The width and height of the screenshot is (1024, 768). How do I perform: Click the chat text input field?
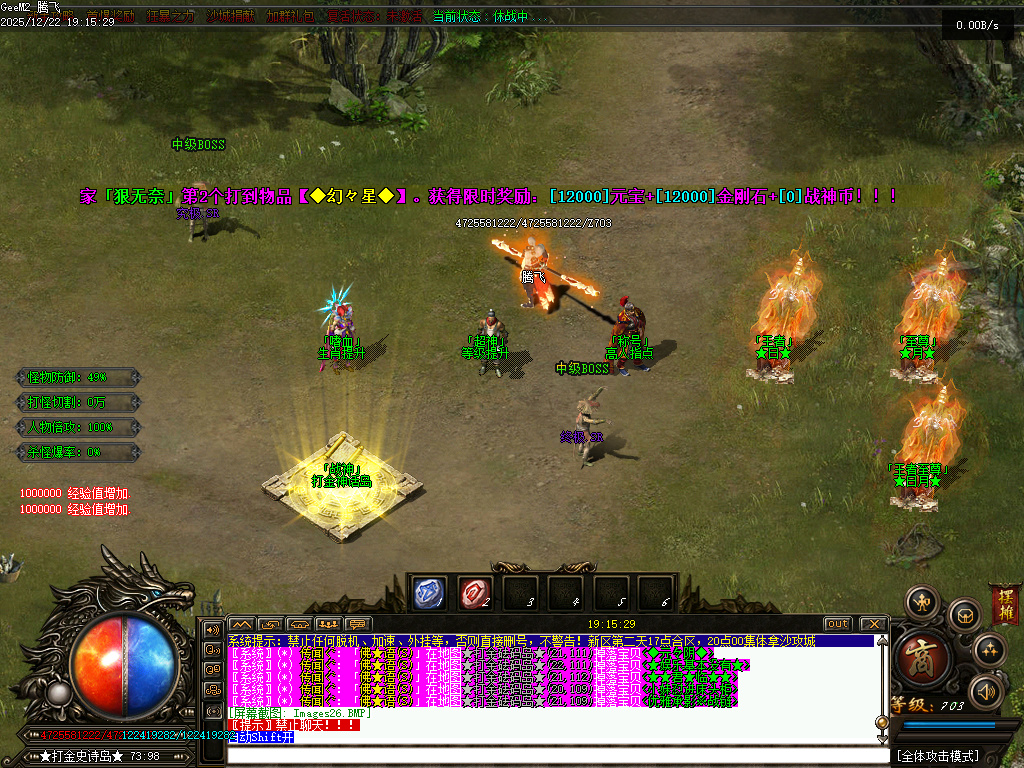tap(556, 755)
